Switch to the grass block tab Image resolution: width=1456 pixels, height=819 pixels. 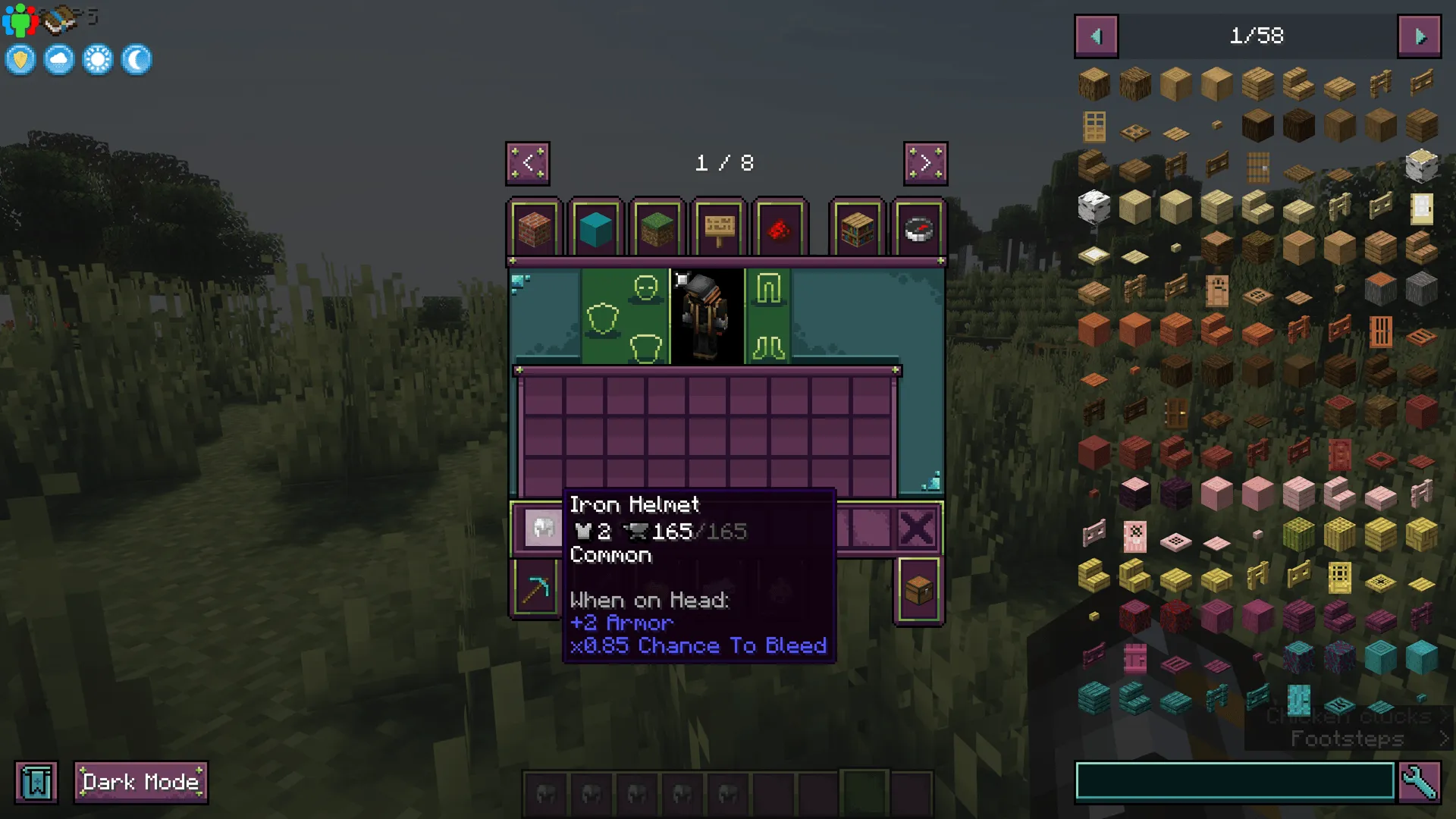coord(657,230)
